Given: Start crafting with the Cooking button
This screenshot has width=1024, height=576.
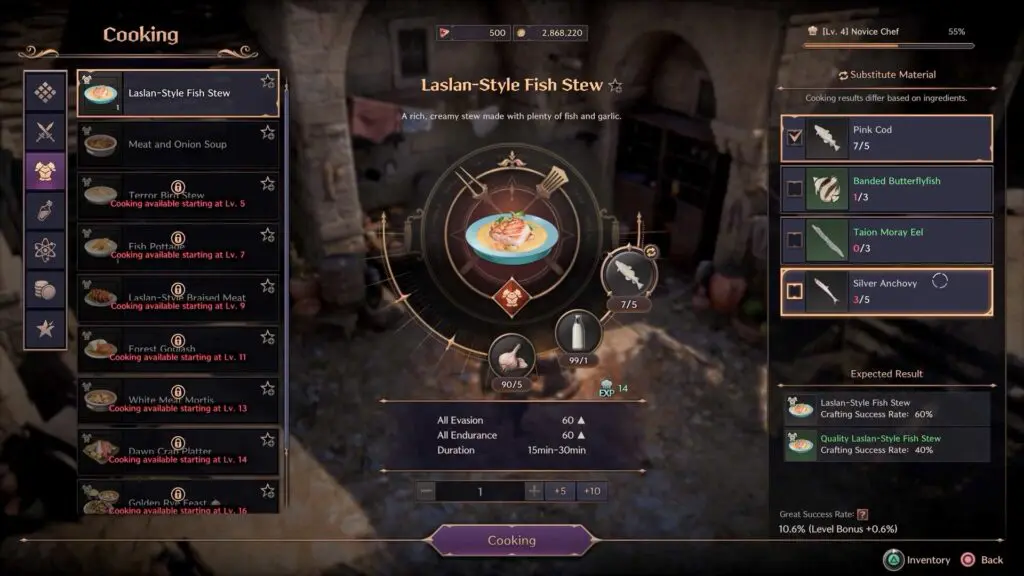Looking at the screenshot, I should tap(511, 540).
